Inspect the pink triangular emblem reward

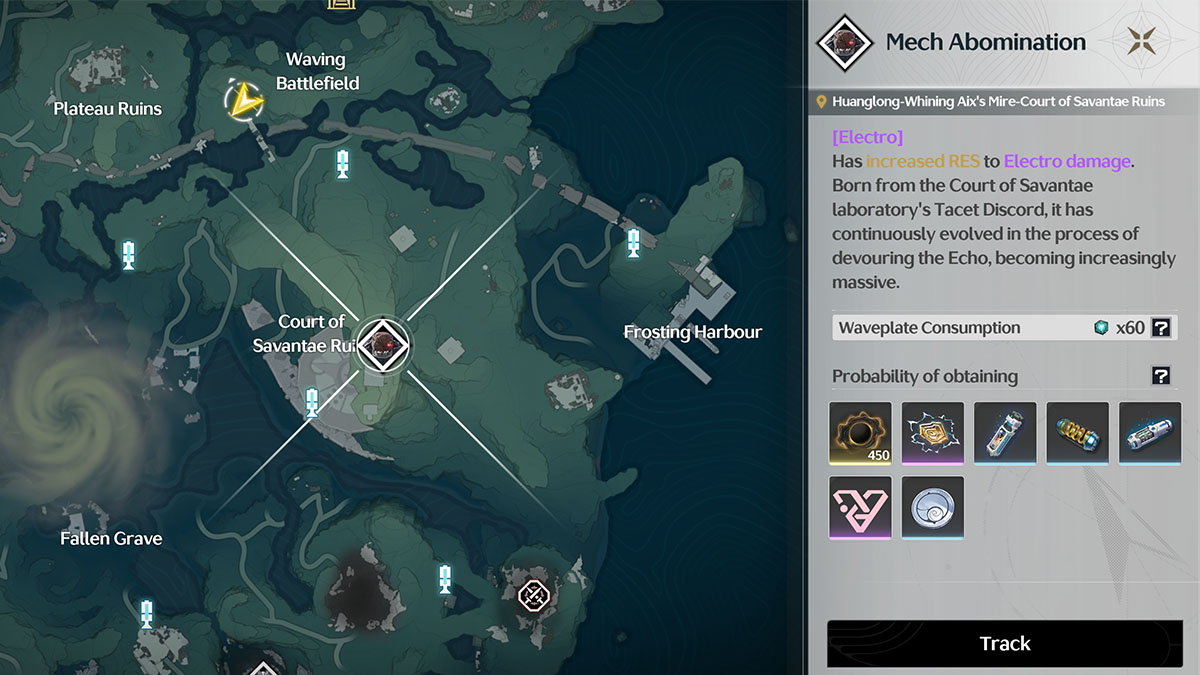(860, 507)
